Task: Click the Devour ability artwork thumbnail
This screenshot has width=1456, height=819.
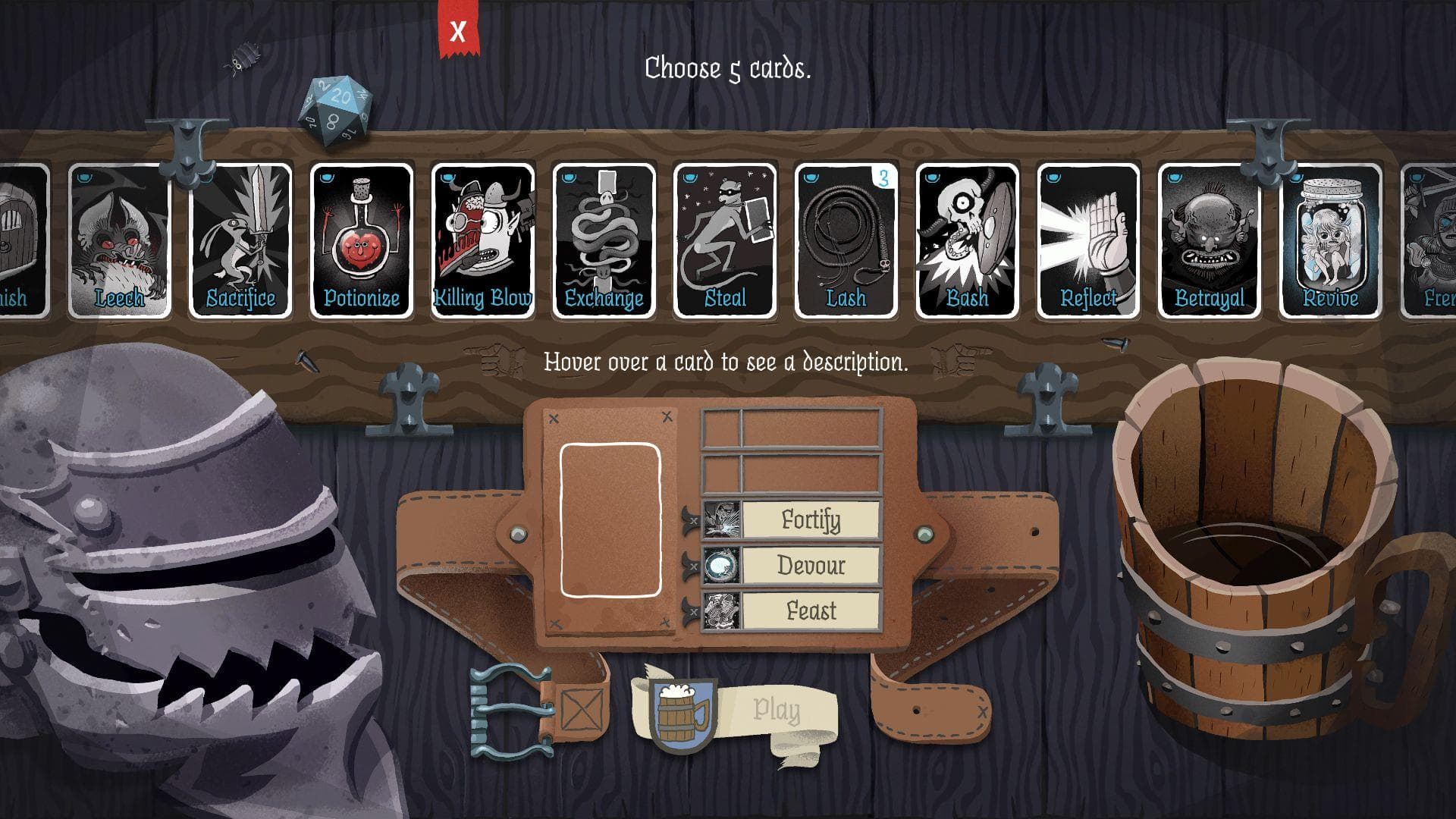Action: coord(720,566)
